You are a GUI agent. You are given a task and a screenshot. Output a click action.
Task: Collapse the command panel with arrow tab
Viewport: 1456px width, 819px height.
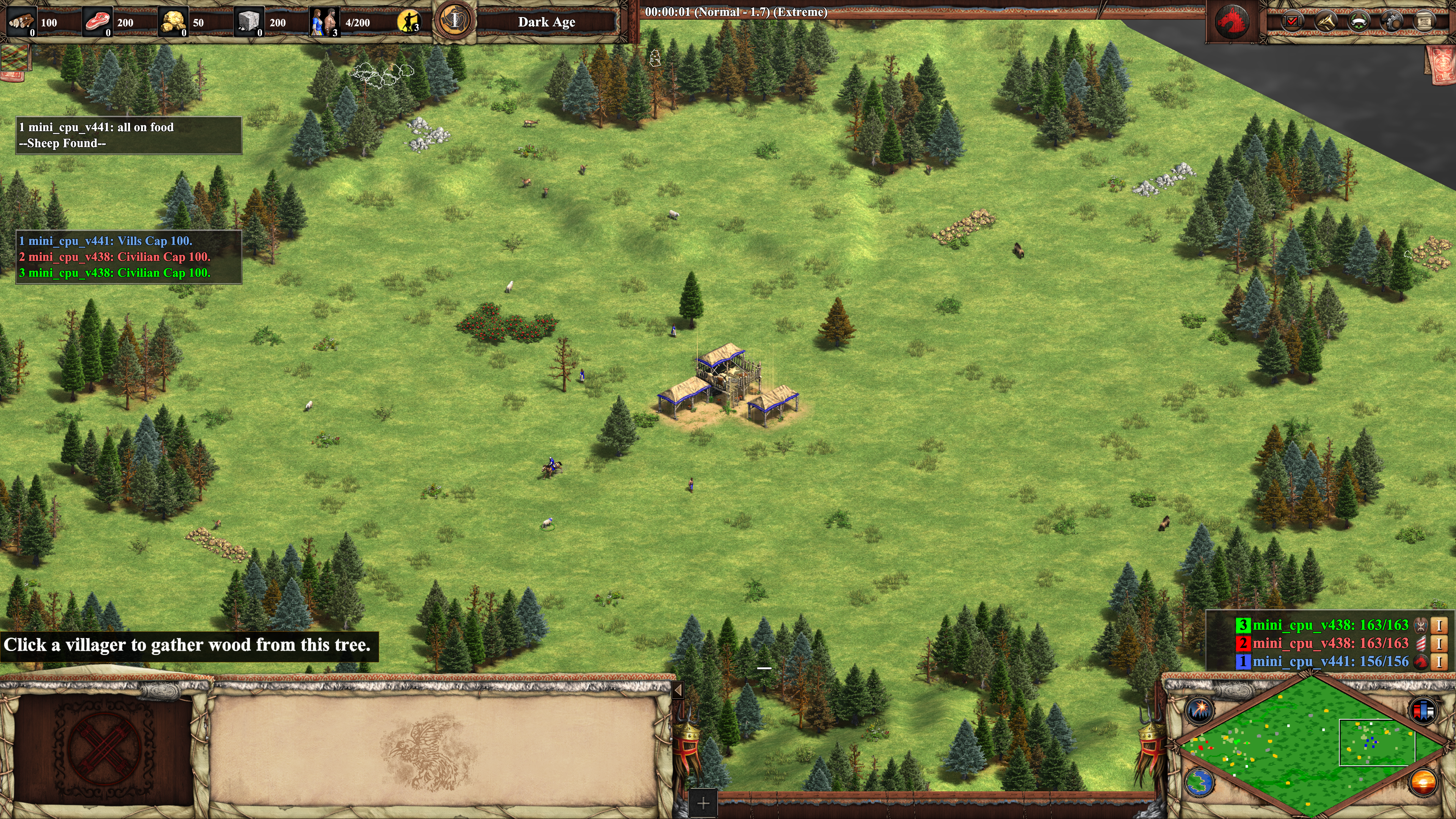pyautogui.click(x=678, y=690)
